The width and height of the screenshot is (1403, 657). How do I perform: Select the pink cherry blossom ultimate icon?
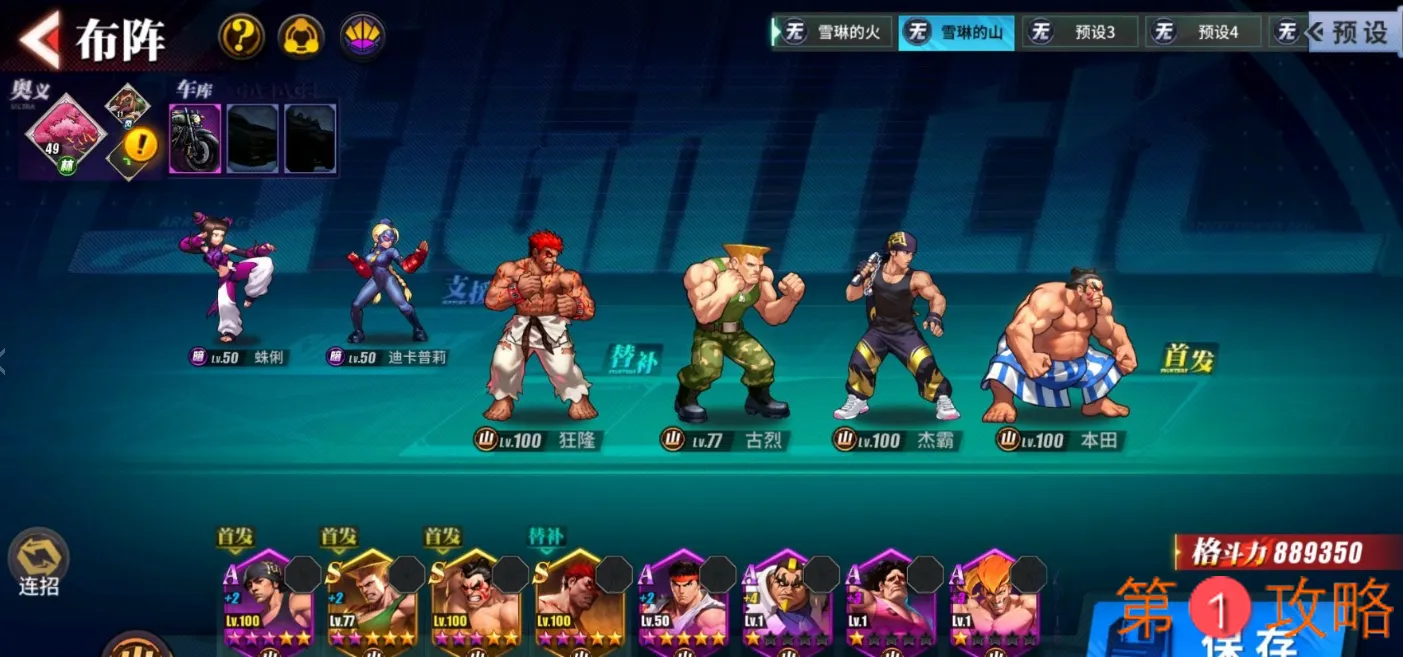(x=65, y=133)
